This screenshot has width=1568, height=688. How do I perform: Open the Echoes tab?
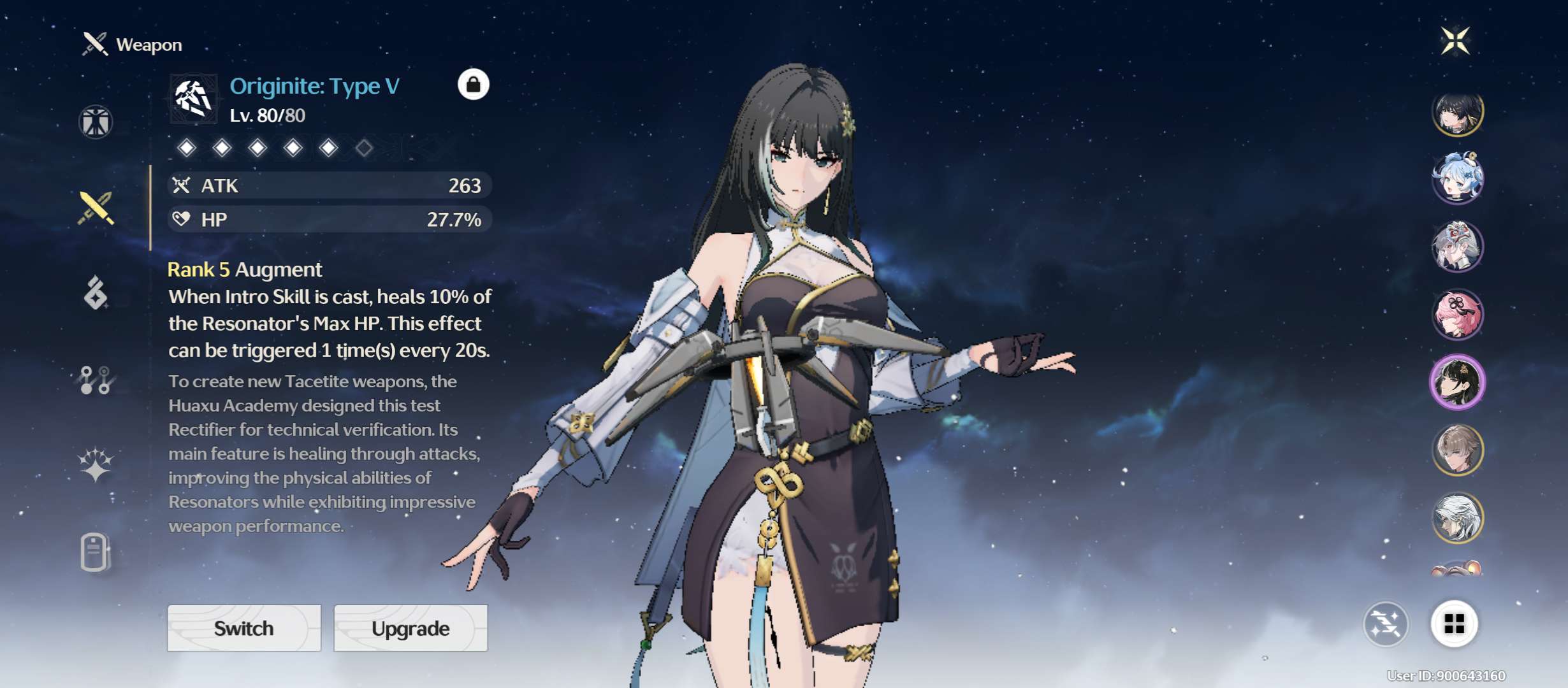tap(96, 293)
